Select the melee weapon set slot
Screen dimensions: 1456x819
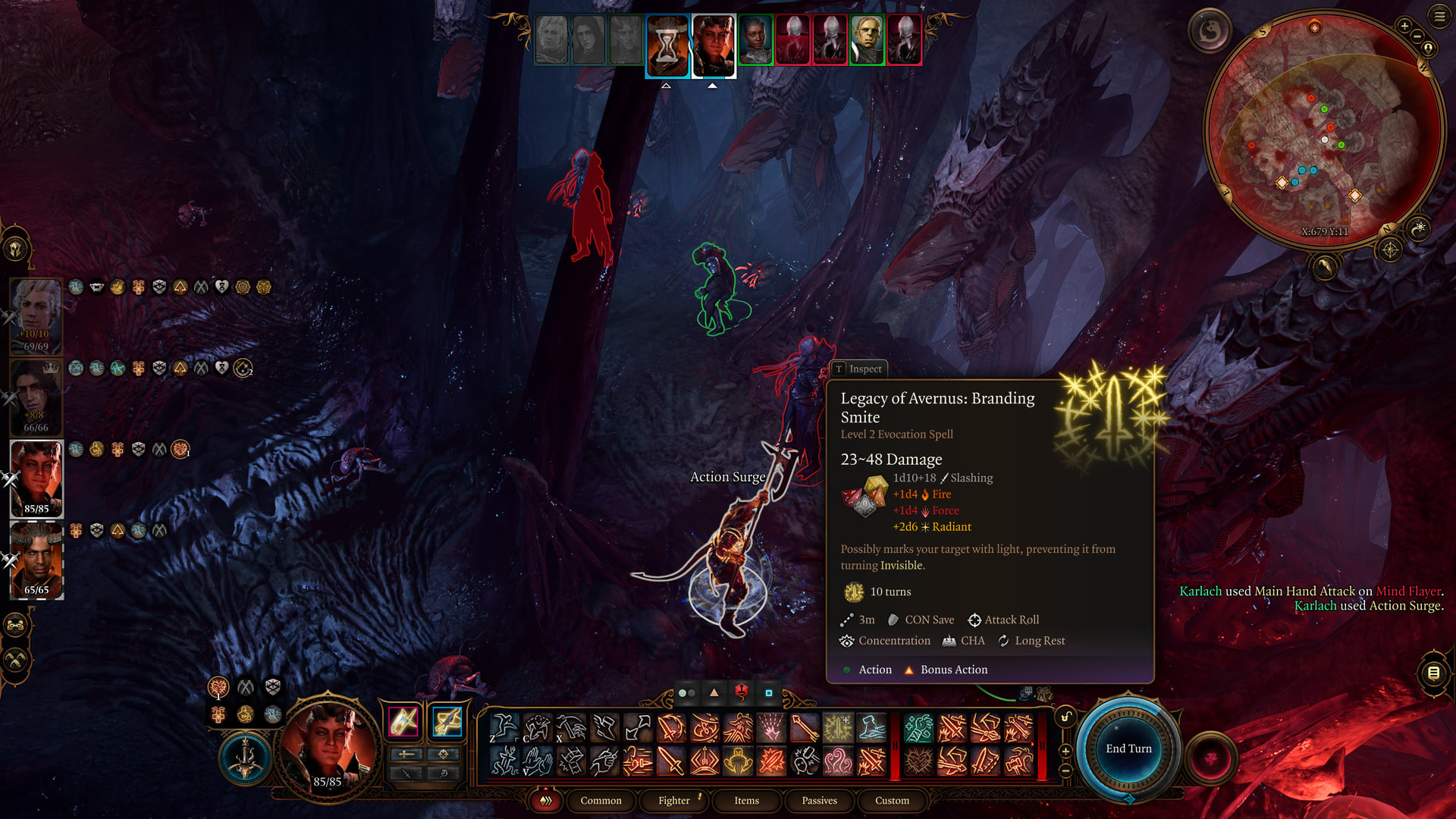403,721
